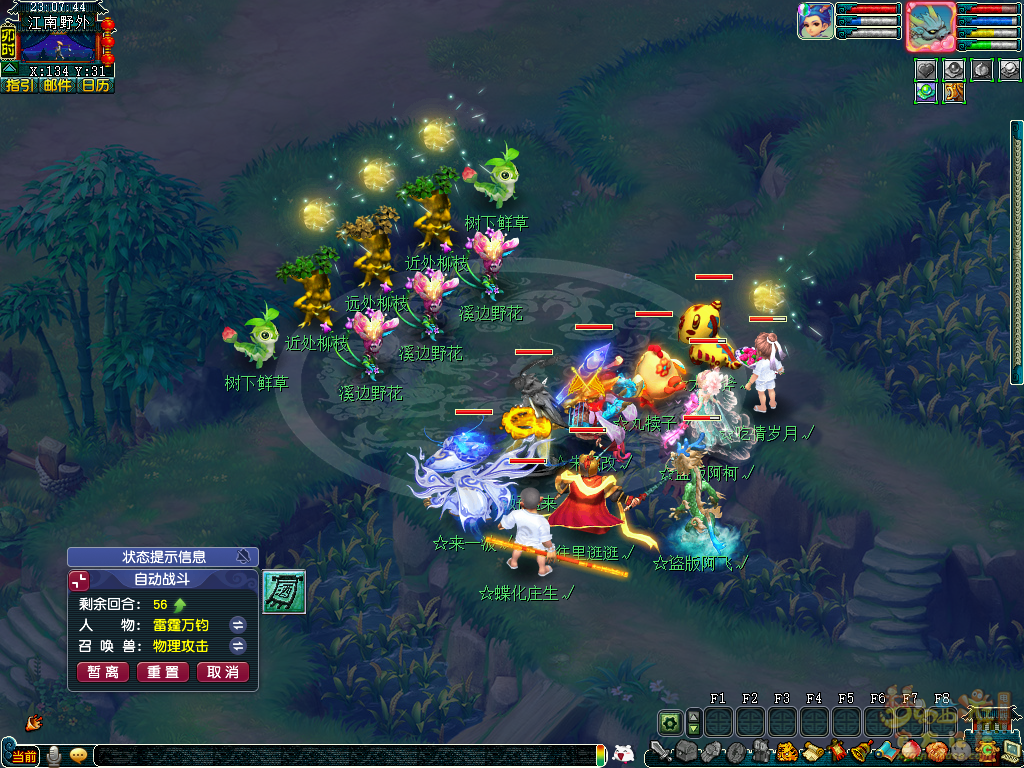1024x768 pixels.
Task: Open the 日历 calendar tab
Action: (x=95, y=86)
